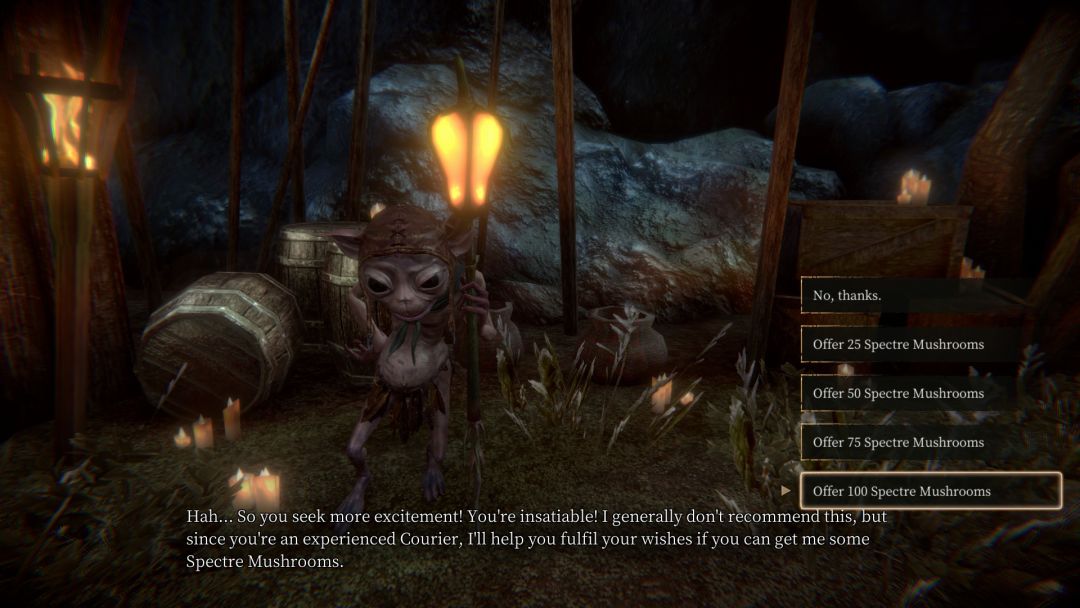Confirm Offer 100 Spectre Mushrooms choice
The width and height of the screenshot is (1080, 608).
point(930,491)
